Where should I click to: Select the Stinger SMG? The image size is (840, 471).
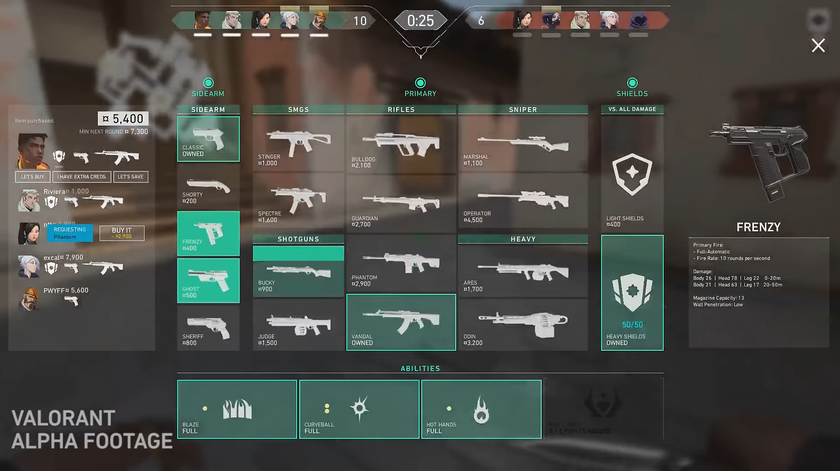[298, 145]
